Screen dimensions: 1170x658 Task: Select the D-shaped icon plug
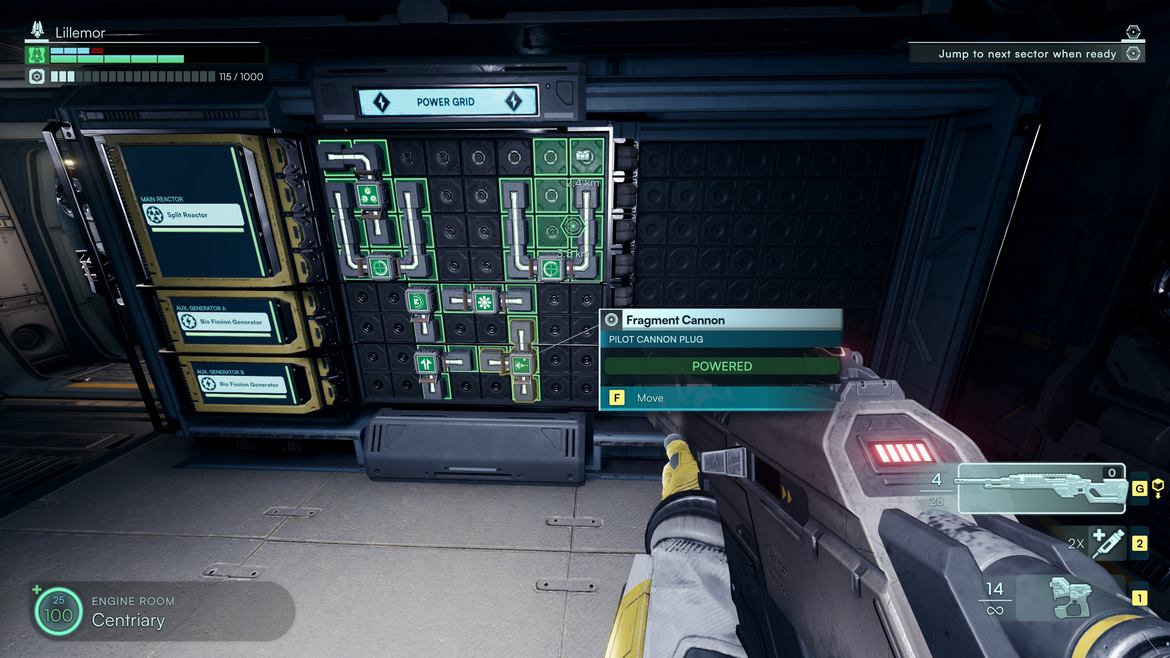[x=418, y=300]
